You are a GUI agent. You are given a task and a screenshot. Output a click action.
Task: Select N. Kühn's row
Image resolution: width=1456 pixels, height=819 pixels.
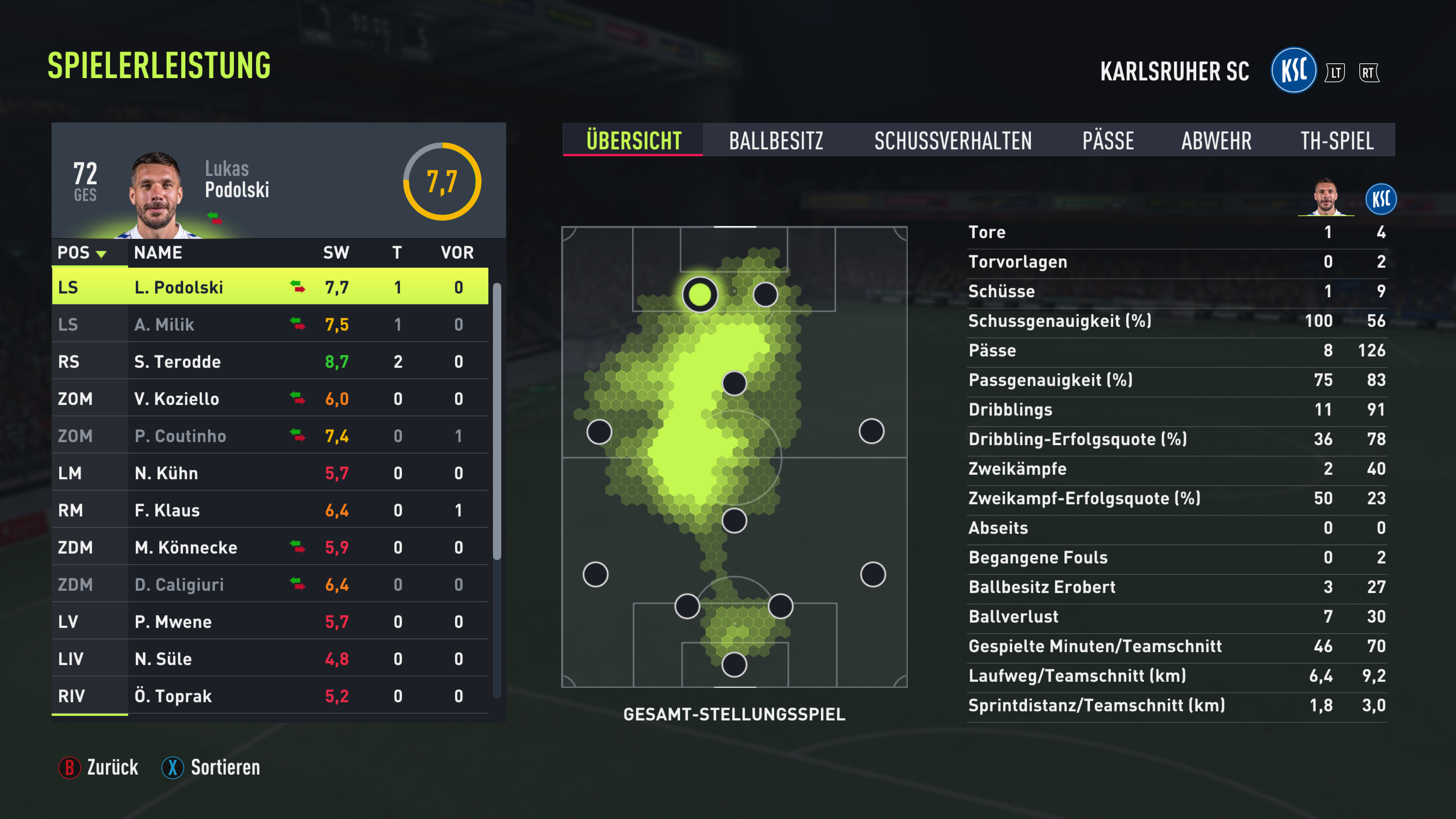270,473
